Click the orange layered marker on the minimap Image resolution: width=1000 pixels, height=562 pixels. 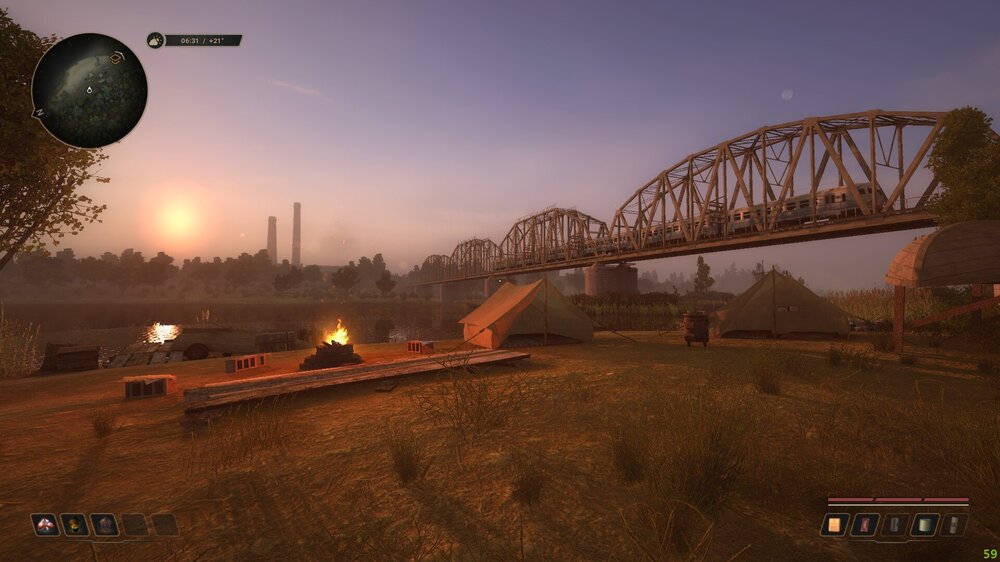pyautogui.click(x=116, y=58)
